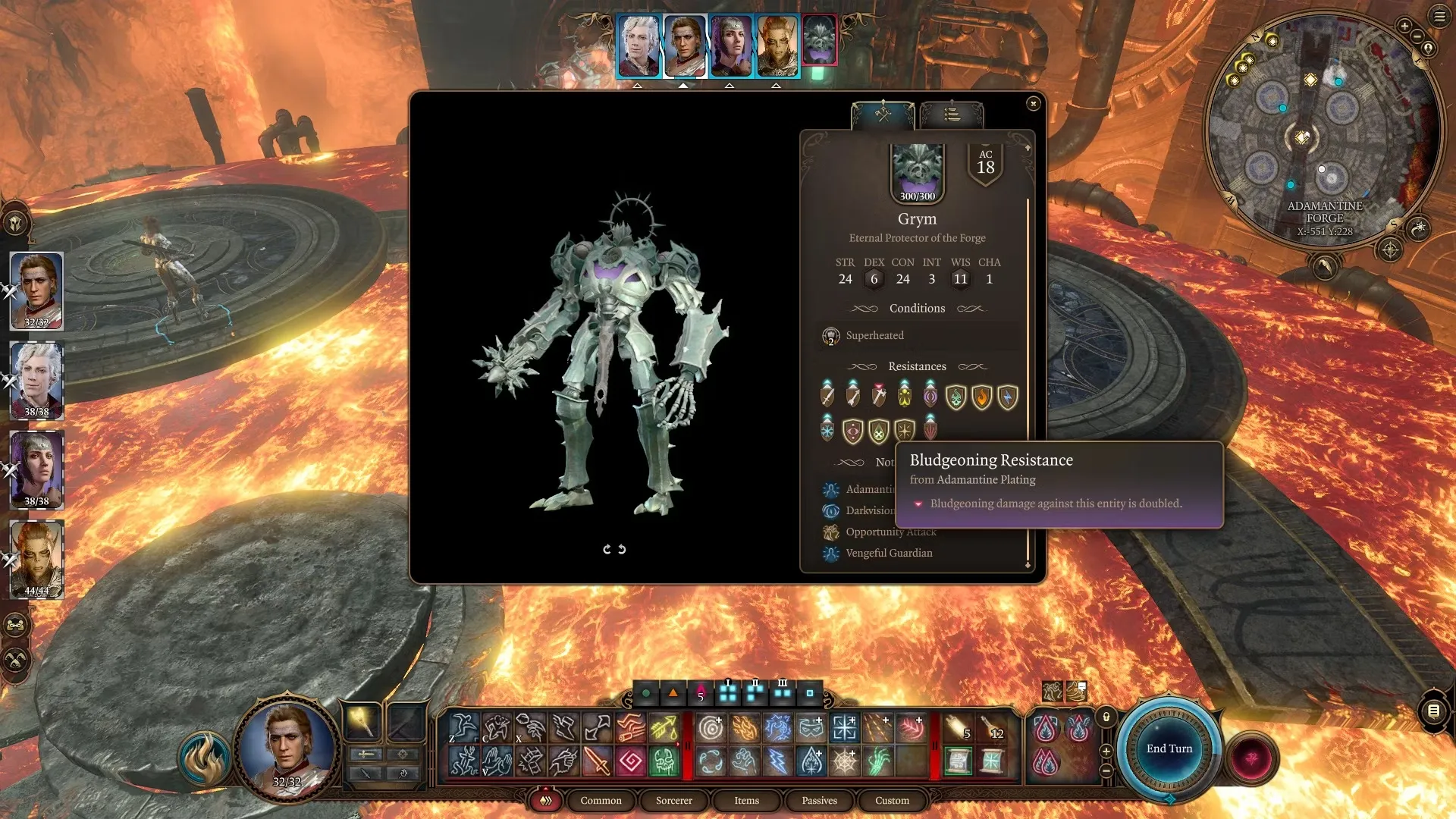The height and width of the screenshot is (819, 1456).
Task: Open the second examine panel tab
Action: coord(952,115)
